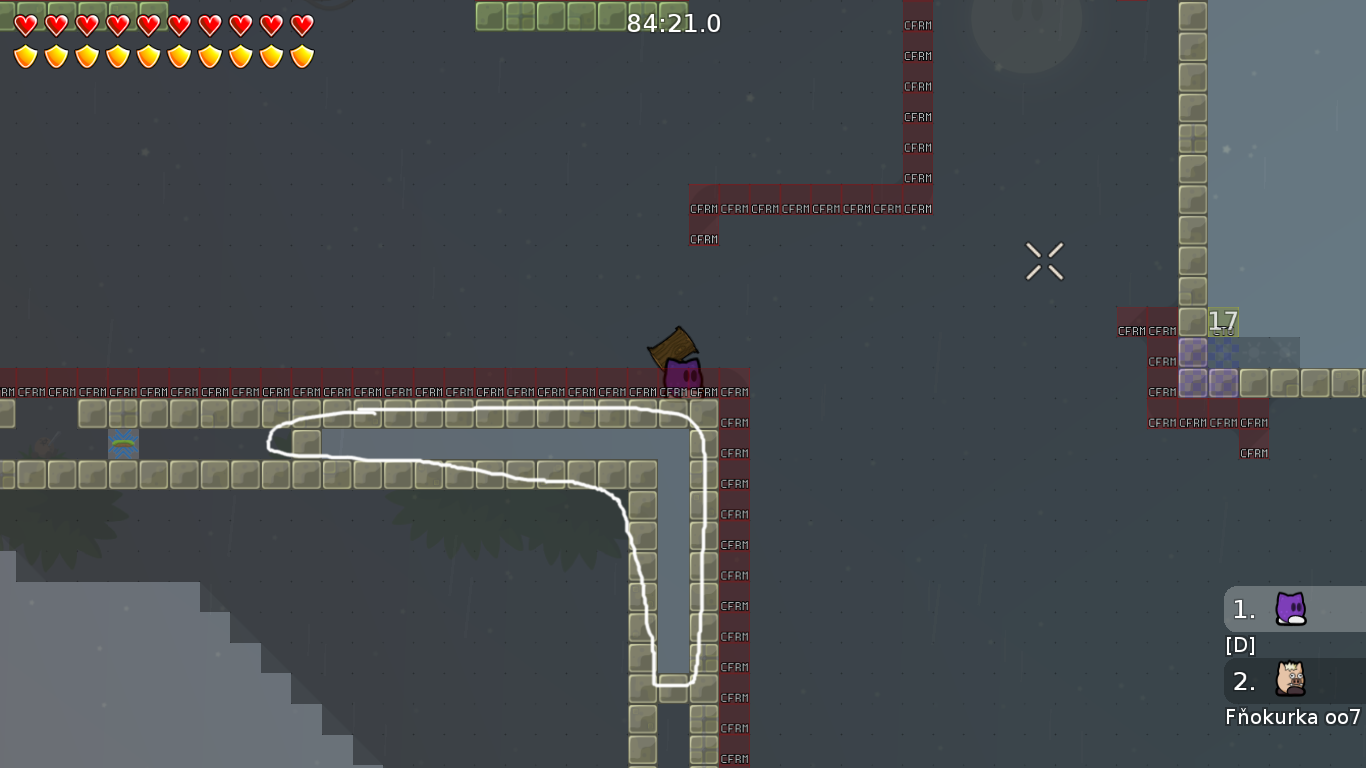Select the purple cat avatar ranked first

[1291, 609]
